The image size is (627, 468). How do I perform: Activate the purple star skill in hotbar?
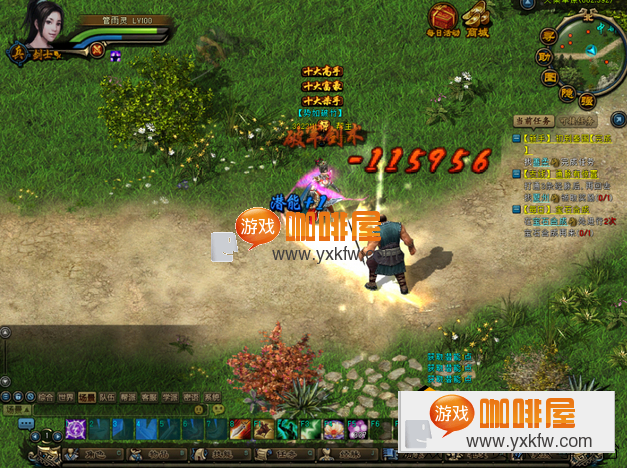click(x=76, y=429)
